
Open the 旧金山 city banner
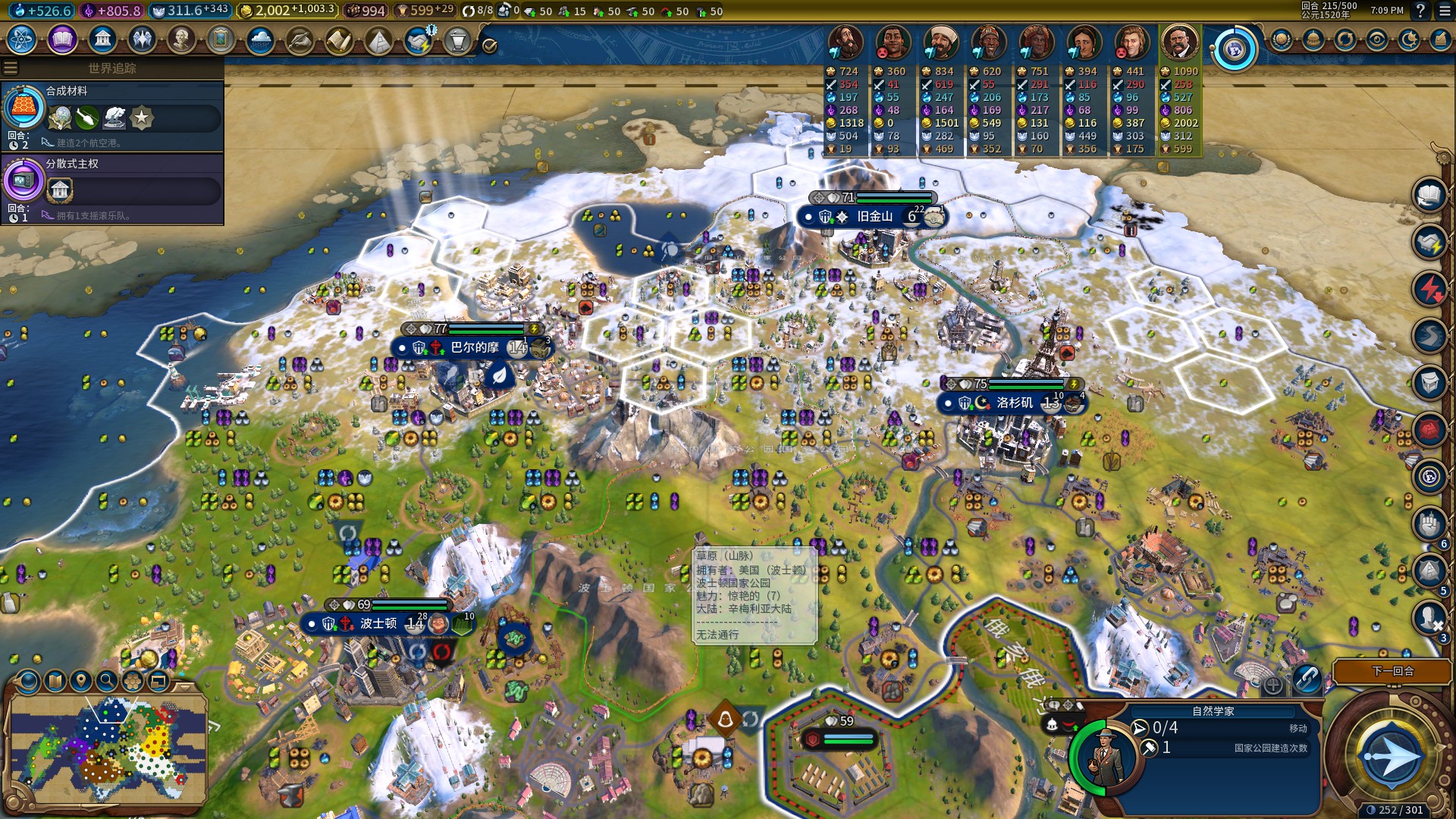874,217
